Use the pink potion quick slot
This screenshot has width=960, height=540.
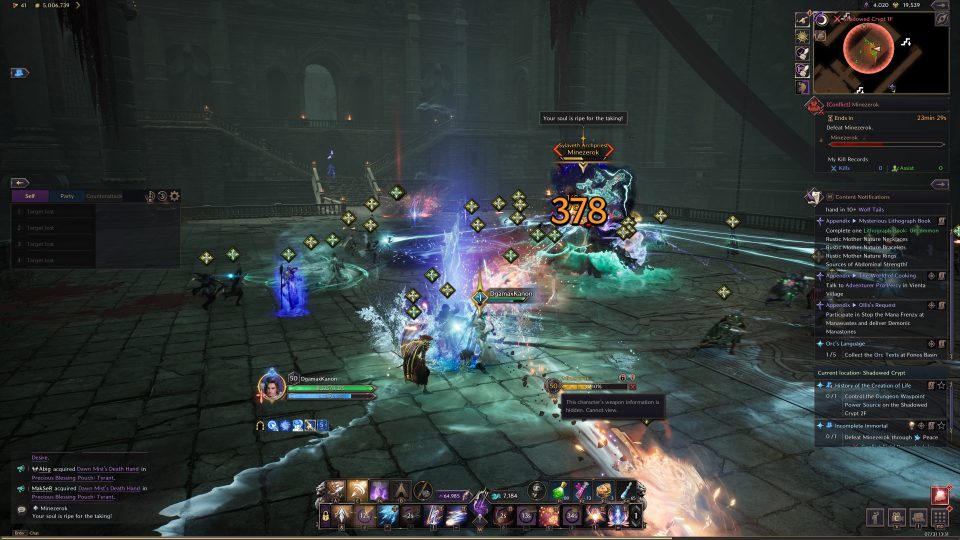pyautogui.click(x=581, y=490)
